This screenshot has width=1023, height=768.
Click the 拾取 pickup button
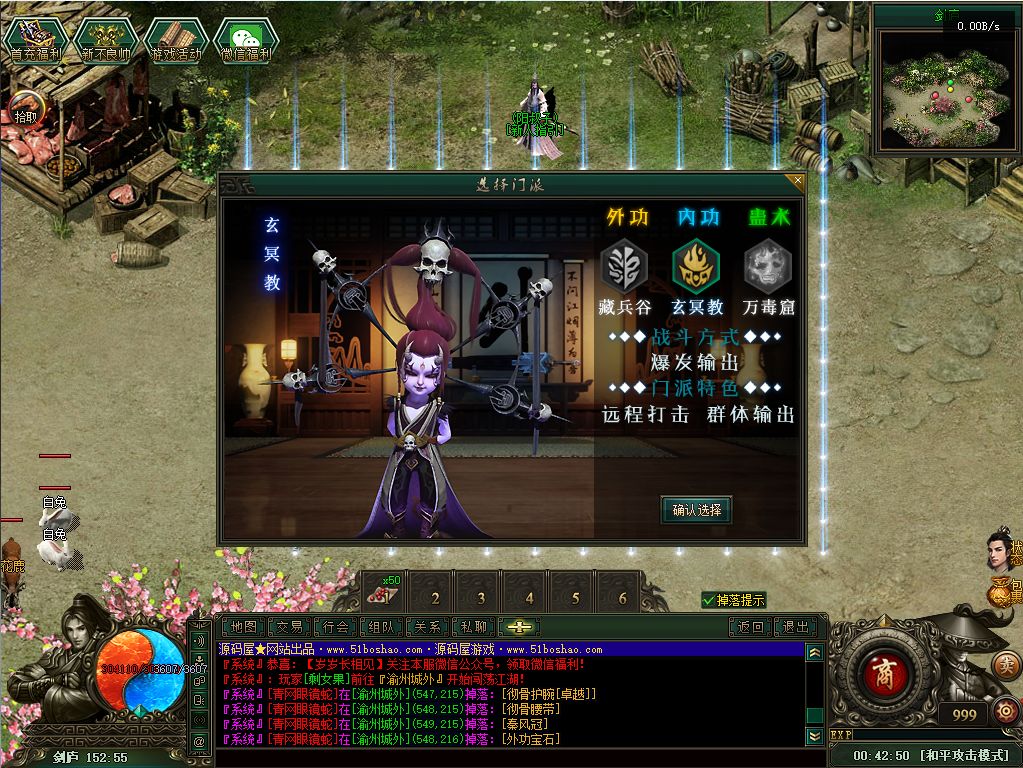pyautogui.click(x=25, y=109)
